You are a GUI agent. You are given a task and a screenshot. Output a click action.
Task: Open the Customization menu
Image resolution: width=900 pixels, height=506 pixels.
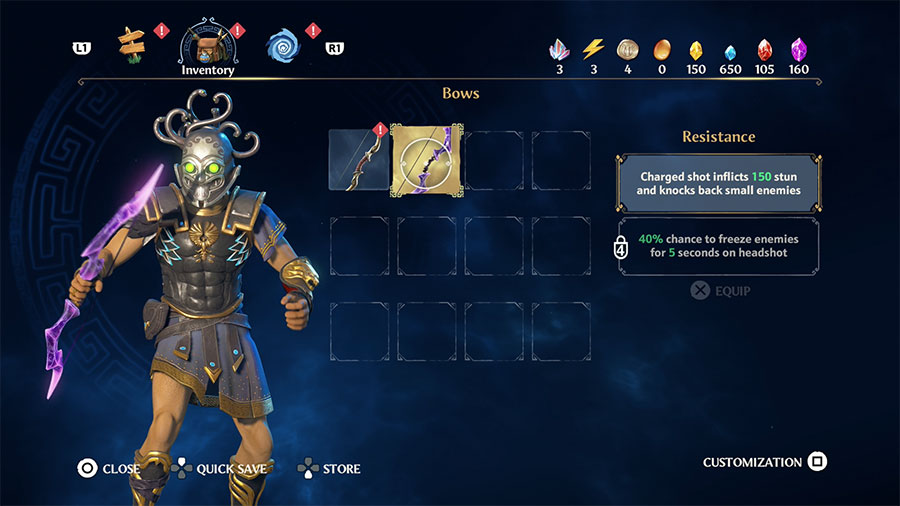coord(764,462)
